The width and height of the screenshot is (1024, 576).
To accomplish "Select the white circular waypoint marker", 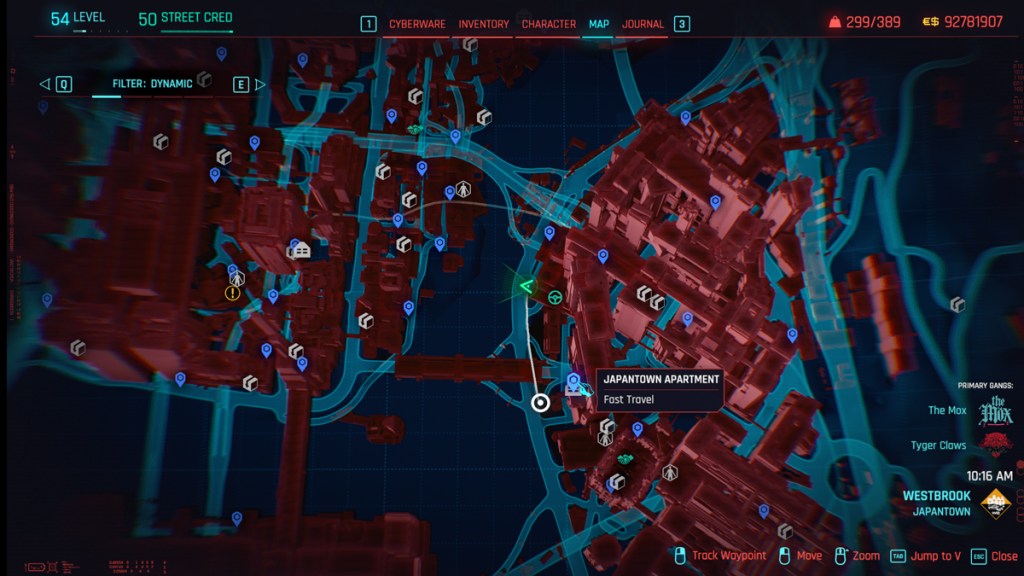I will (541, 403).
